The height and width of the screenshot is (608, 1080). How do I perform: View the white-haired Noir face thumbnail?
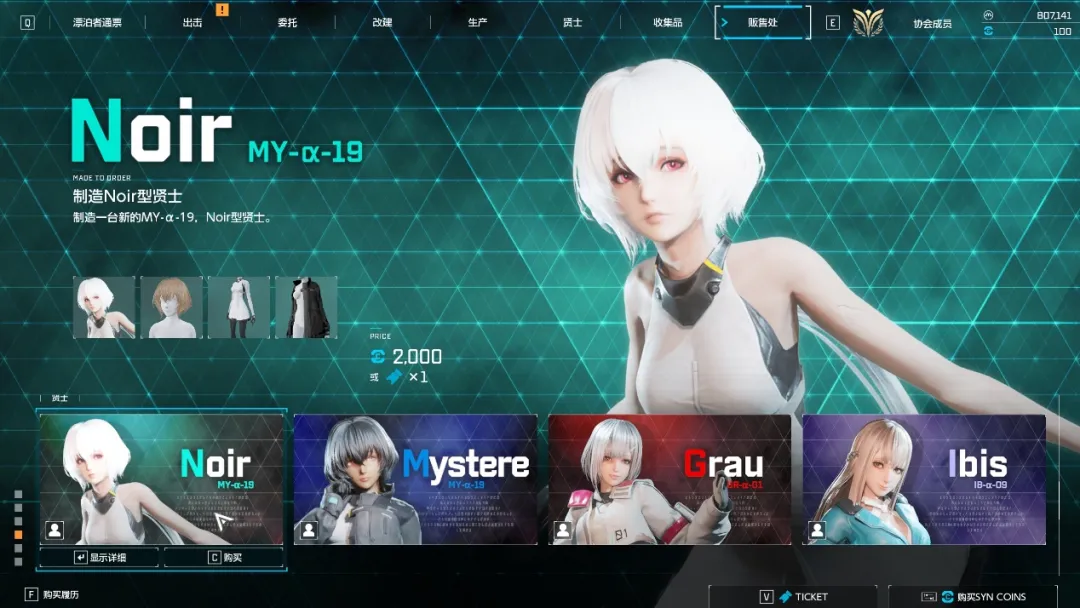coord(104,307)
